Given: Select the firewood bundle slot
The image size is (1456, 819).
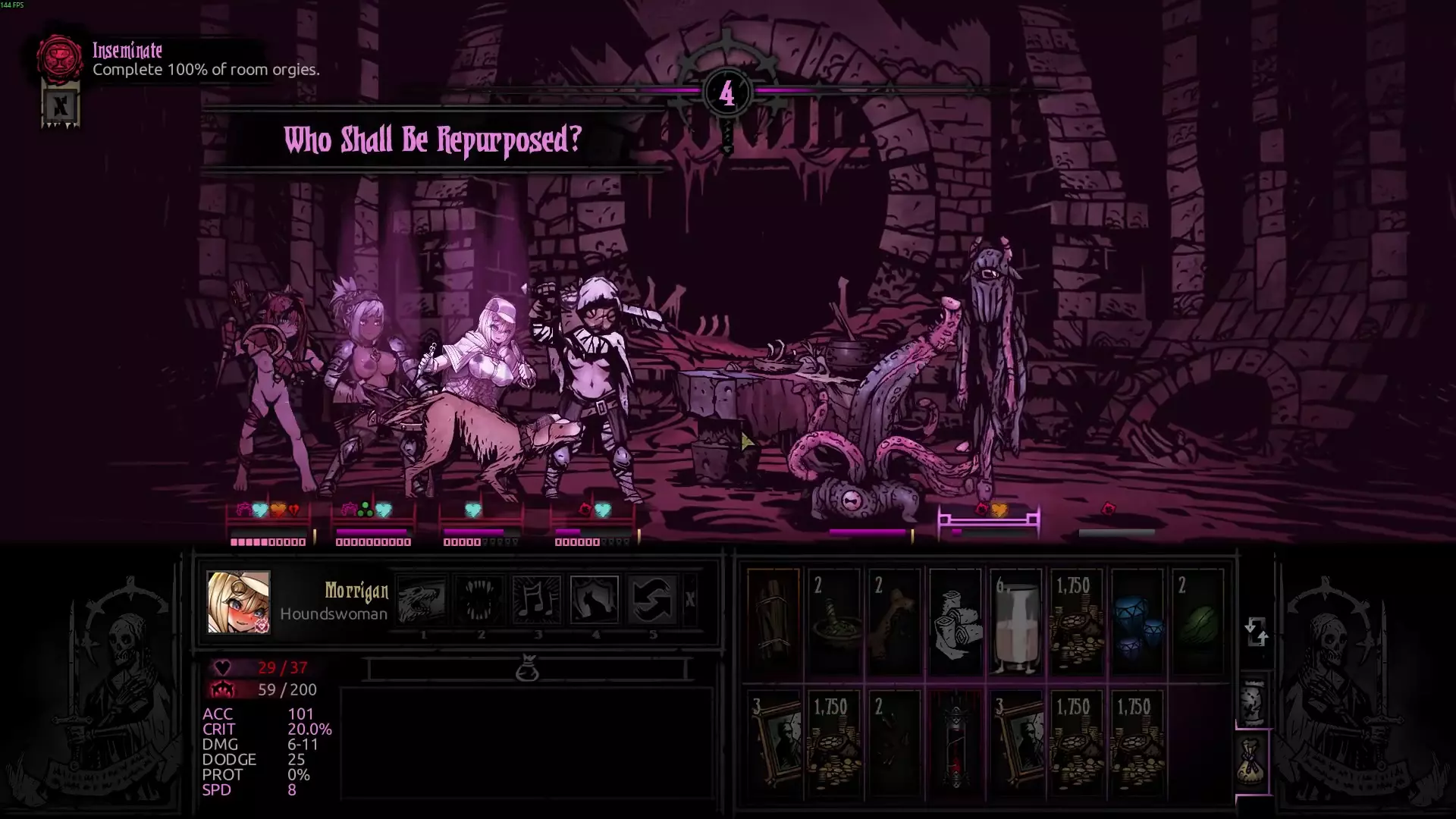Looking at the screenshot, I should (773, 623).
